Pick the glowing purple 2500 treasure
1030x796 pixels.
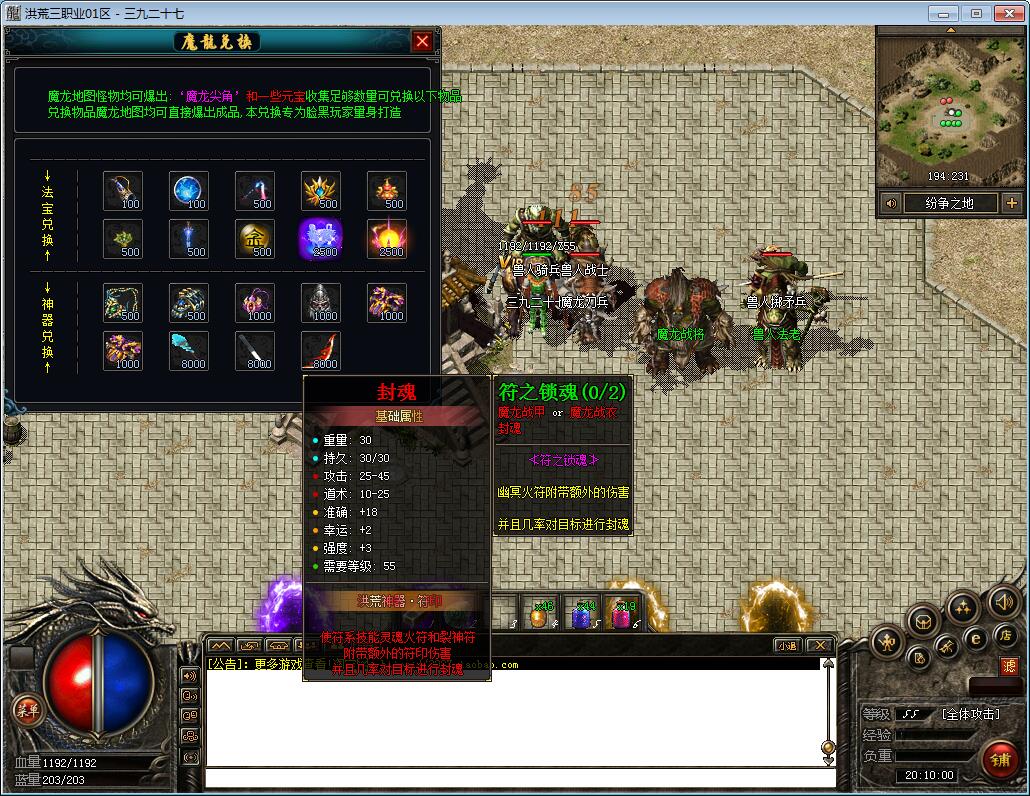click(321, 238)
